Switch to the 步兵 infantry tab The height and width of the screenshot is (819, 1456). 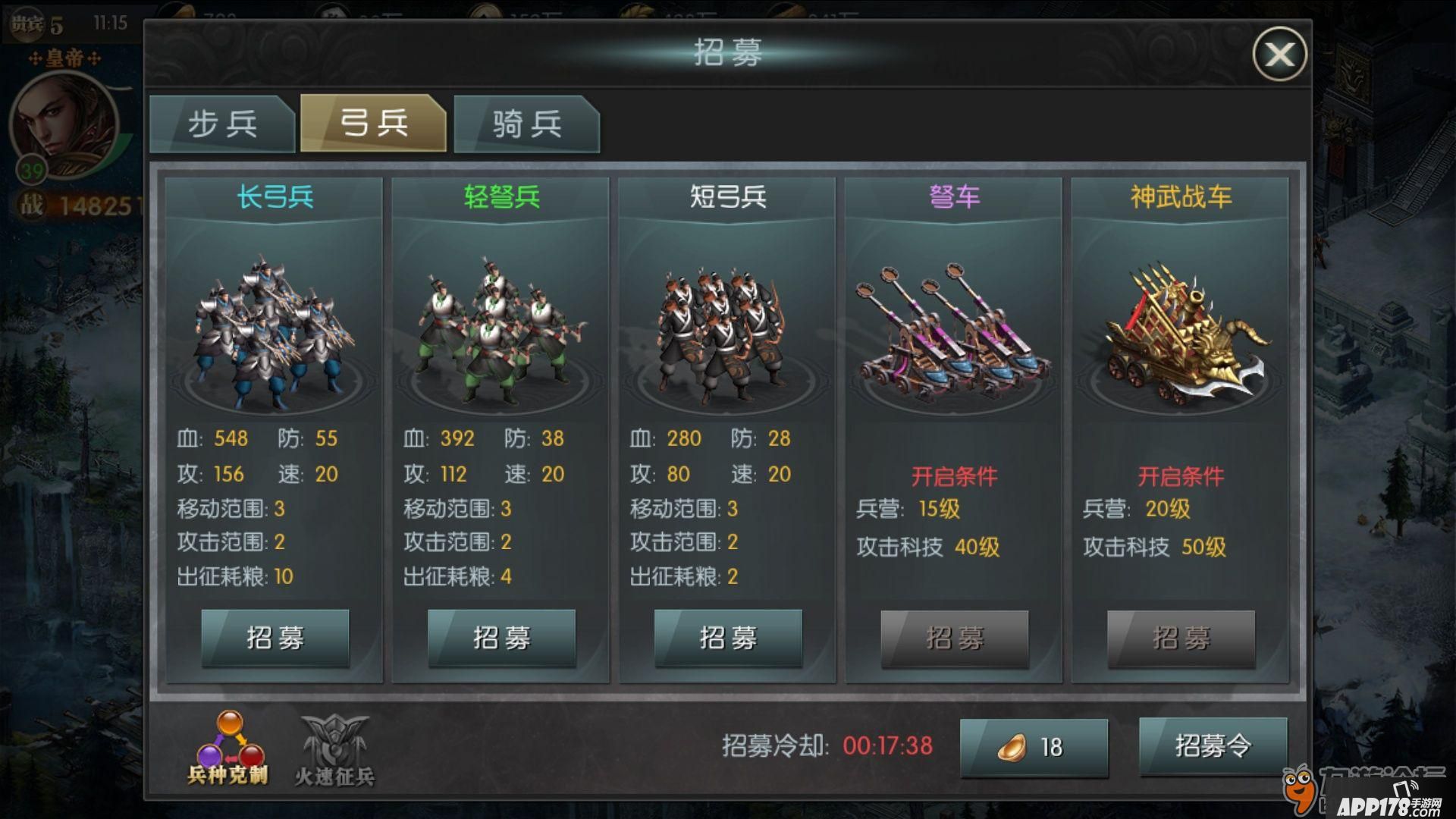(221, 124)
